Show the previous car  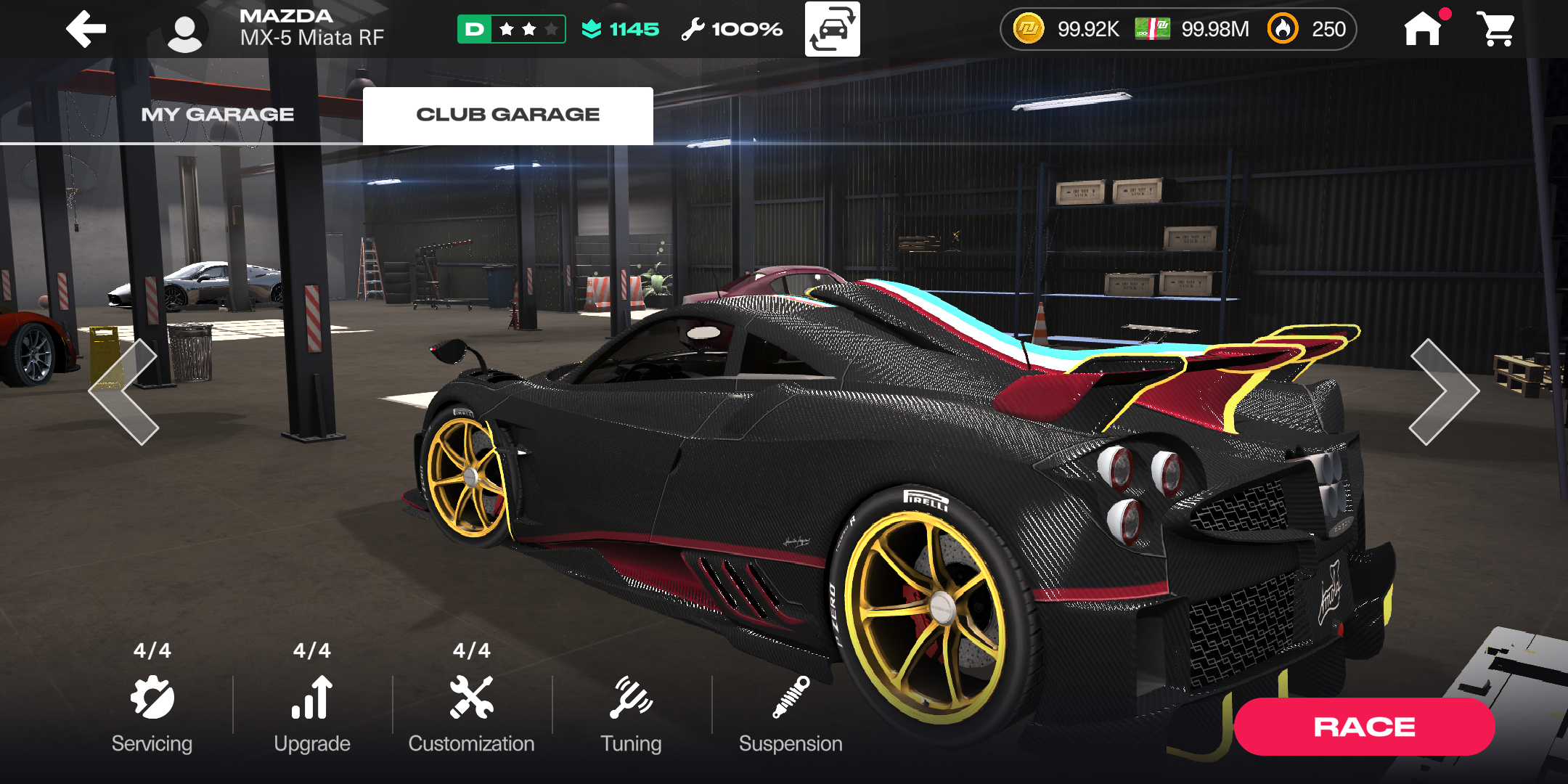tap(125, 392)
